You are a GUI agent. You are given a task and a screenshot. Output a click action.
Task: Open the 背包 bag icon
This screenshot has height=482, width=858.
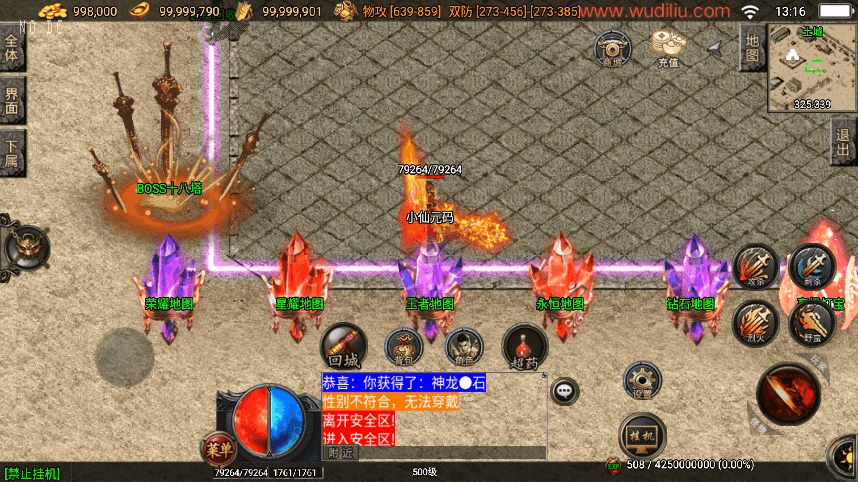403,346
